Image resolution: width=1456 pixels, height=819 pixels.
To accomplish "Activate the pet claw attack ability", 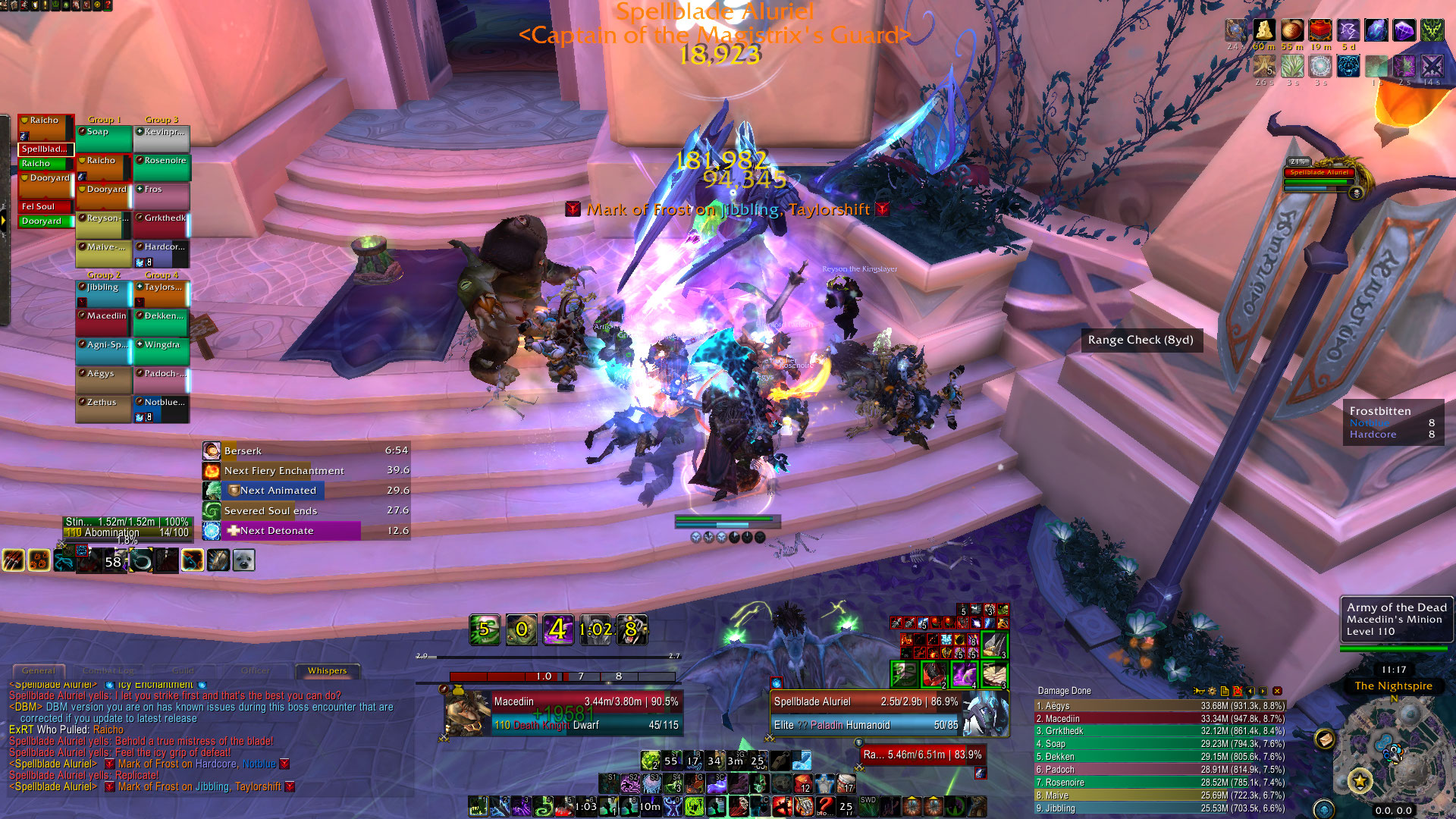I will (x=13, y=560).
